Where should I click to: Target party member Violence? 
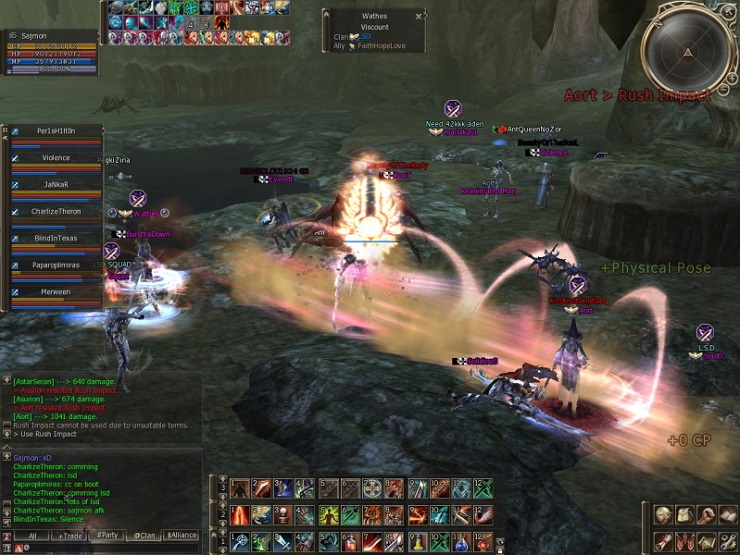tap(56, 158)
